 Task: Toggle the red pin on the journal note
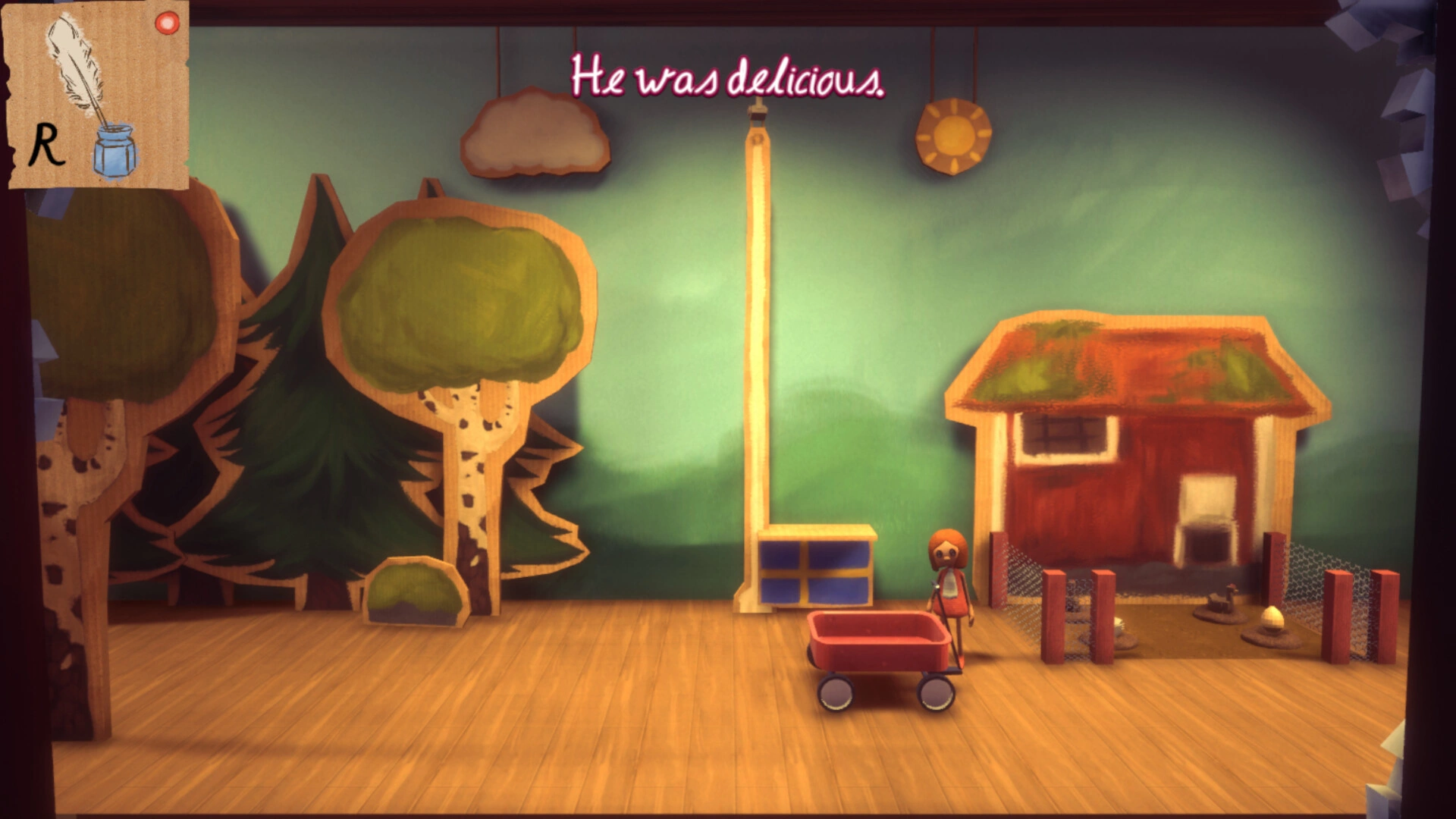coord(165,24)
